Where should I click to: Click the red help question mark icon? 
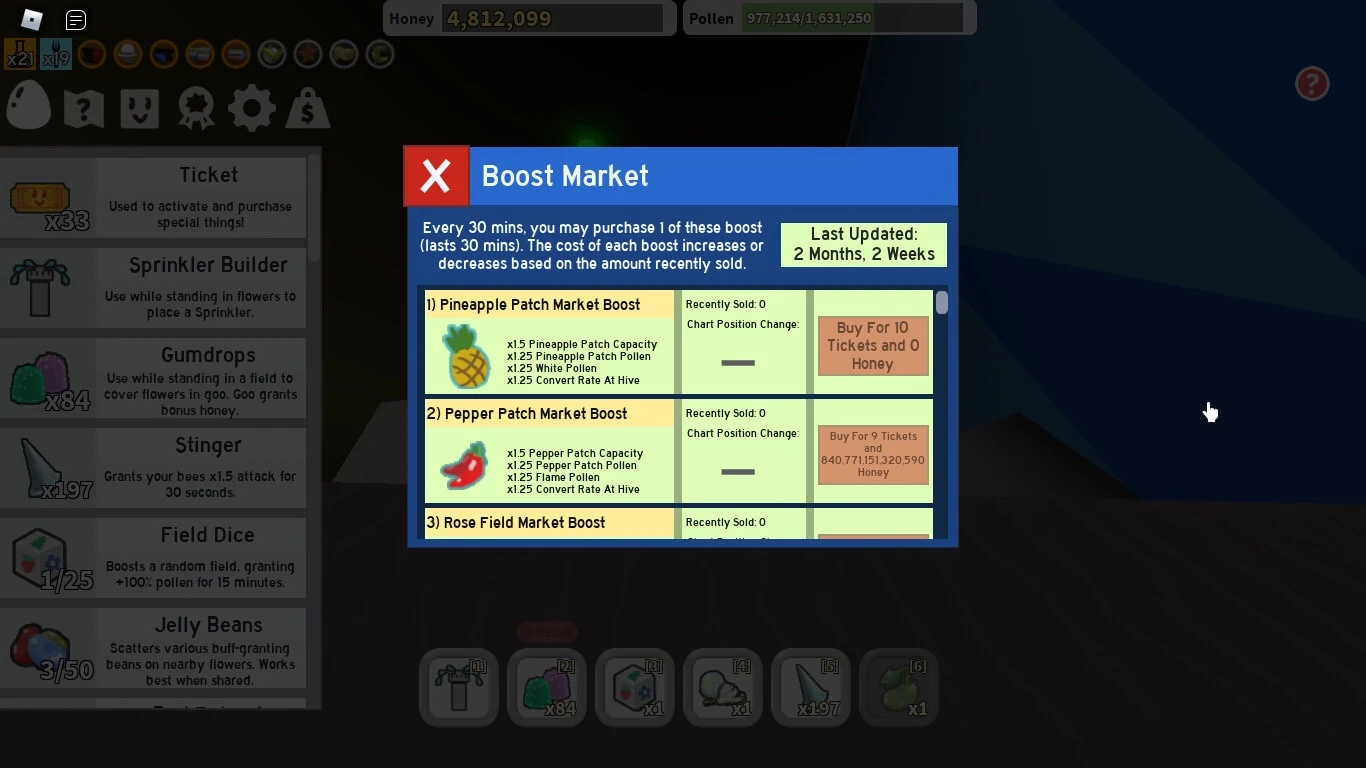pos(1312,84)
